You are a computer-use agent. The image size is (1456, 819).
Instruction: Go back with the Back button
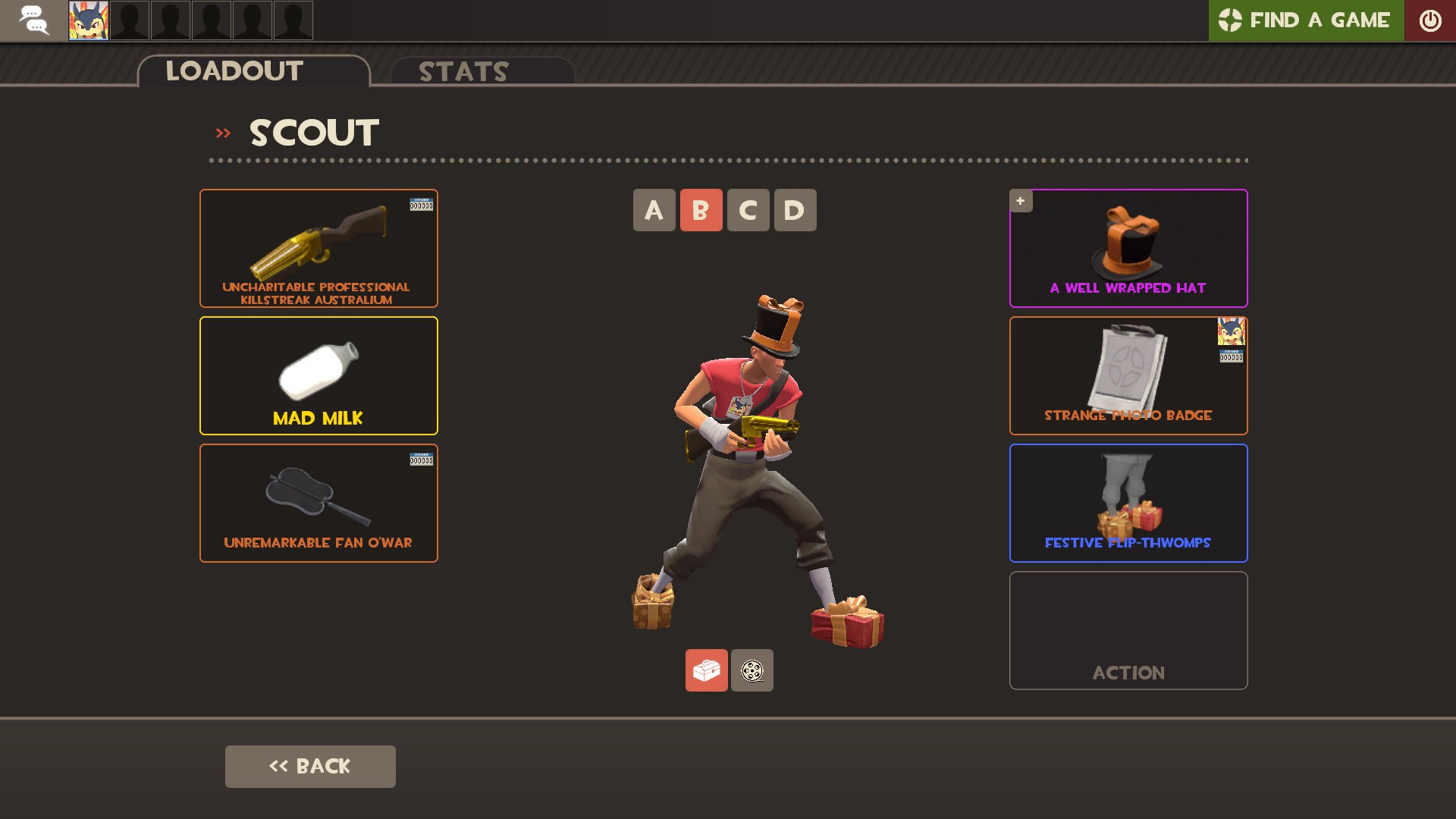310,766
